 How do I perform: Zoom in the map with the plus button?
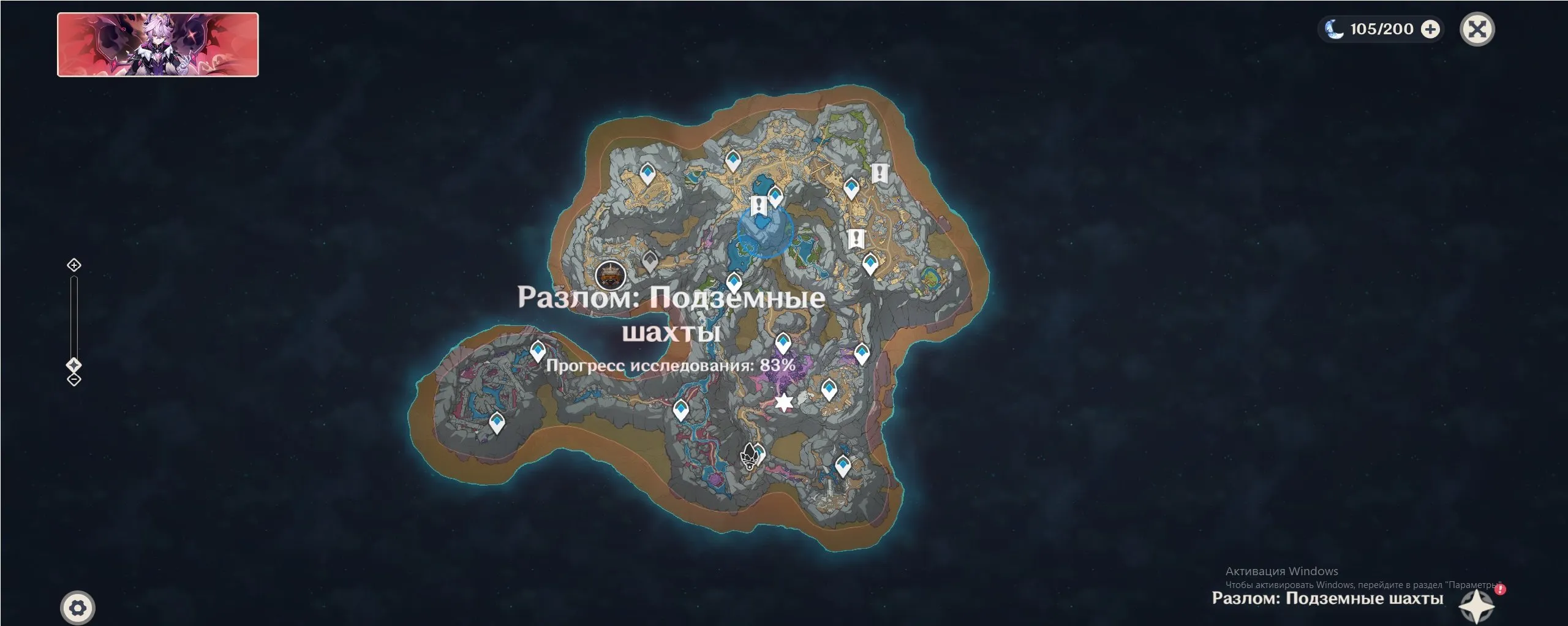[74, 265]
